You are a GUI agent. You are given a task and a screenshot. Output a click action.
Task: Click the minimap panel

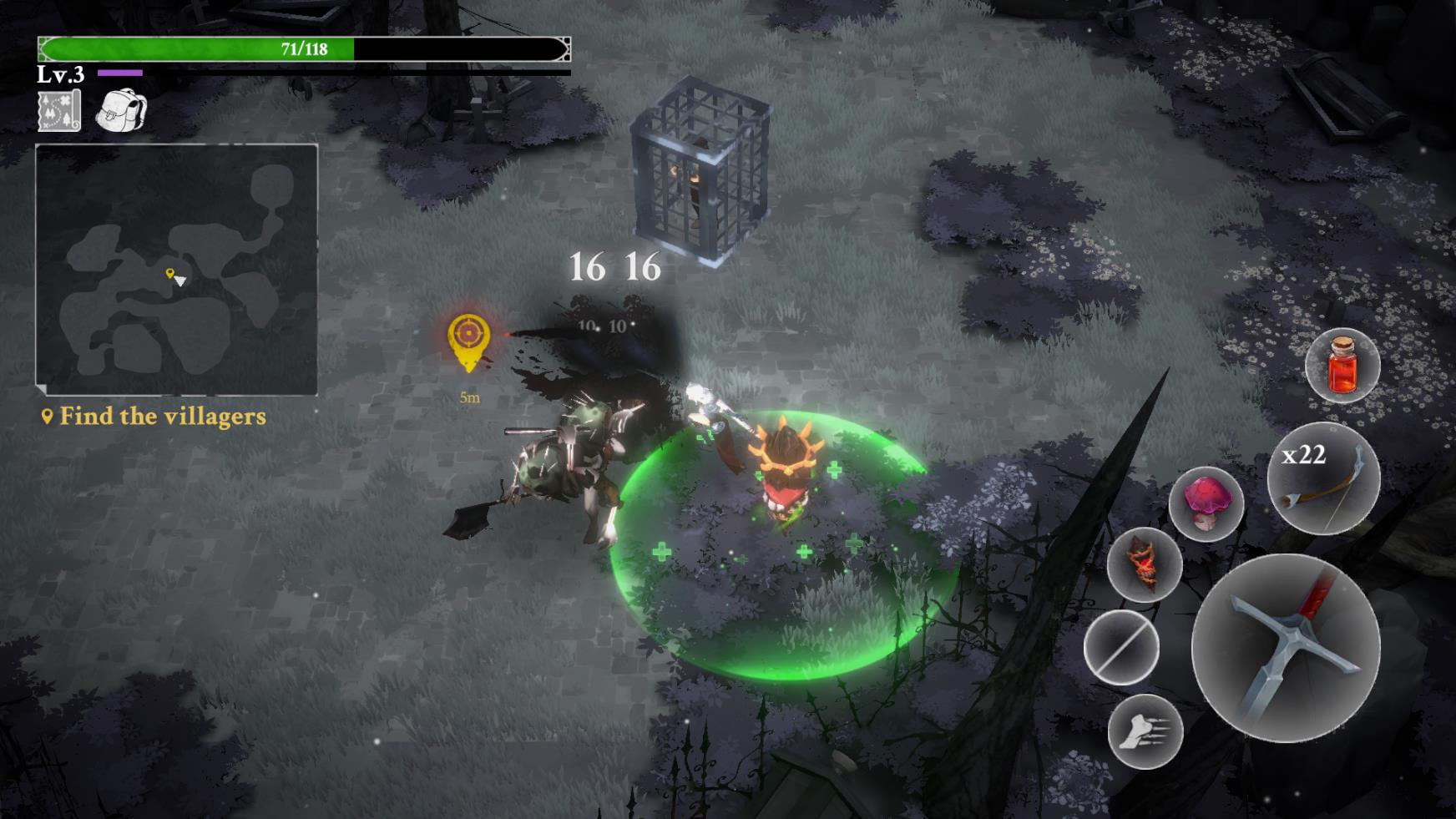point(176,269)
